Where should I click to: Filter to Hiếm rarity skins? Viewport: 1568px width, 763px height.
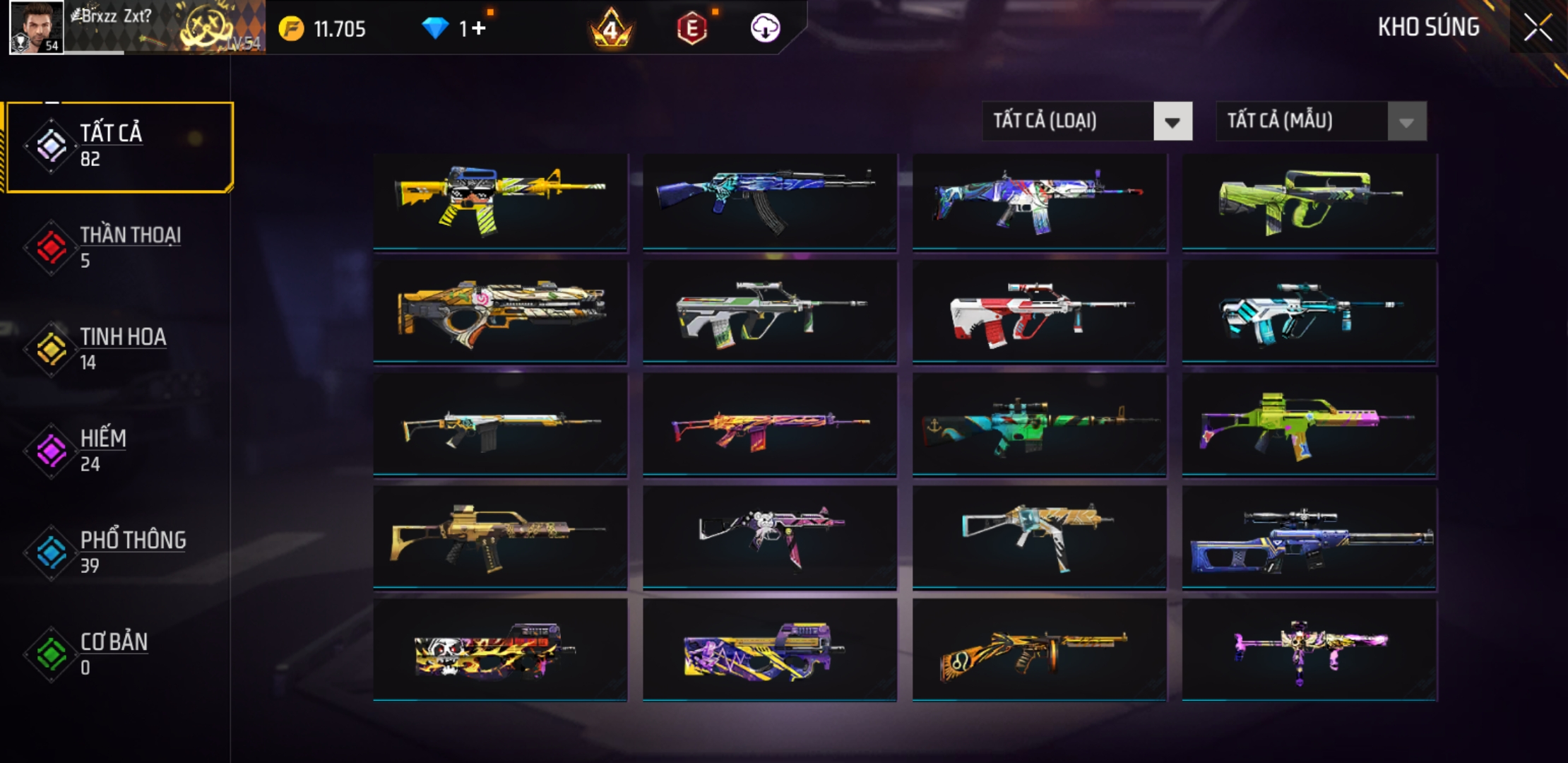(120, 451)
